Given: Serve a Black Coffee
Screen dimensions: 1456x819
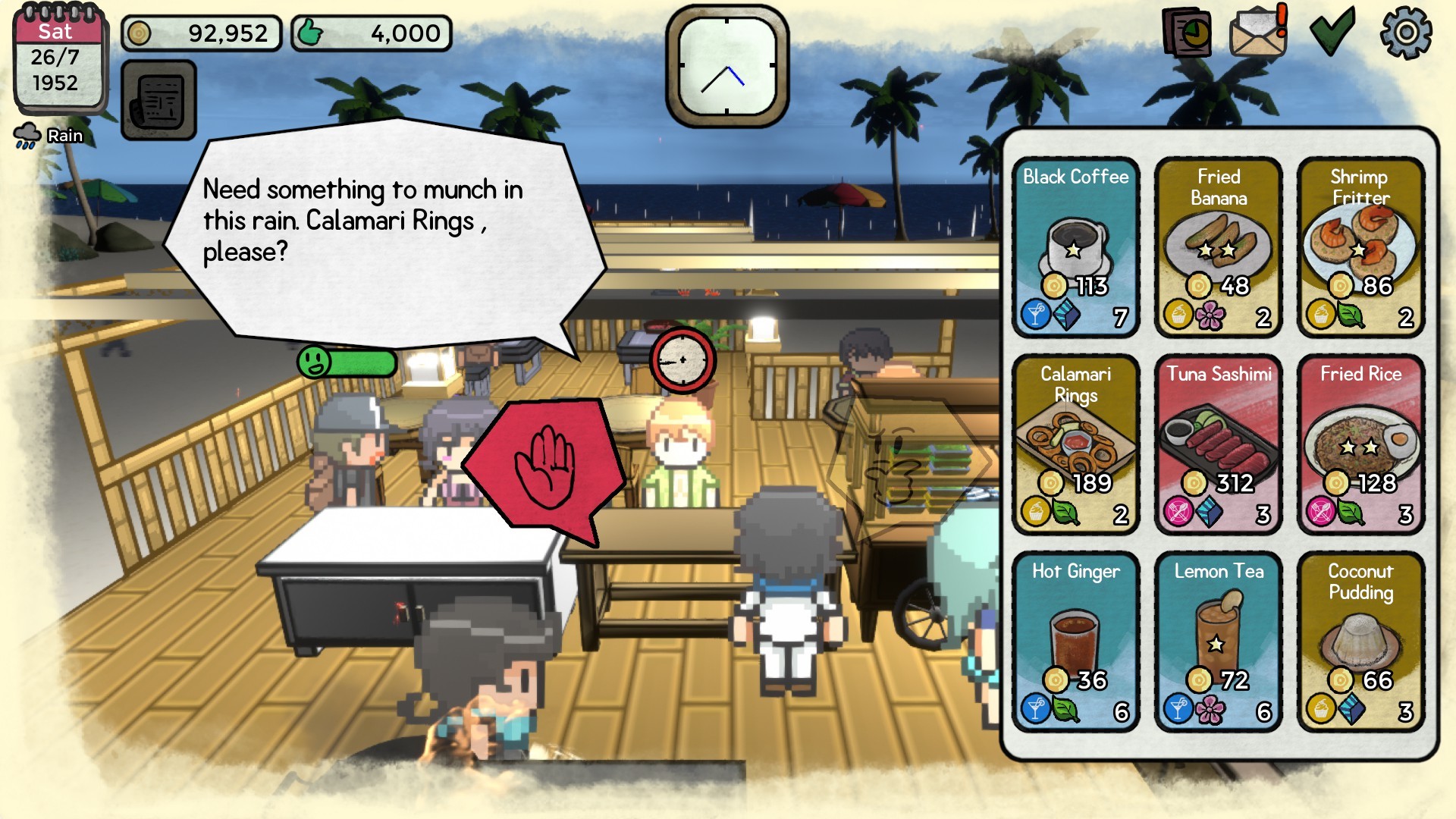Looking at the screenshot, I should [x=1076, y=246].
